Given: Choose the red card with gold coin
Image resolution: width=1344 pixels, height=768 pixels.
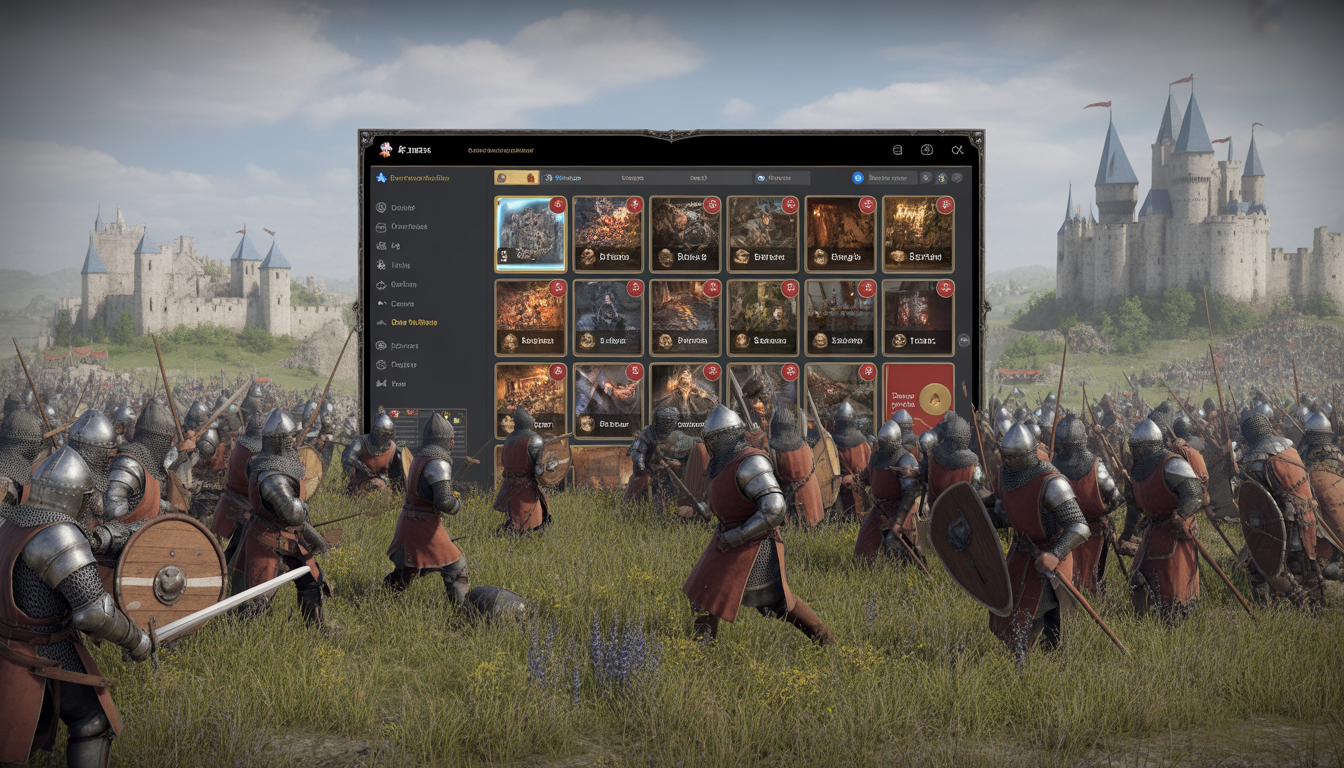Looking at the screenshot, I should 918,398.
